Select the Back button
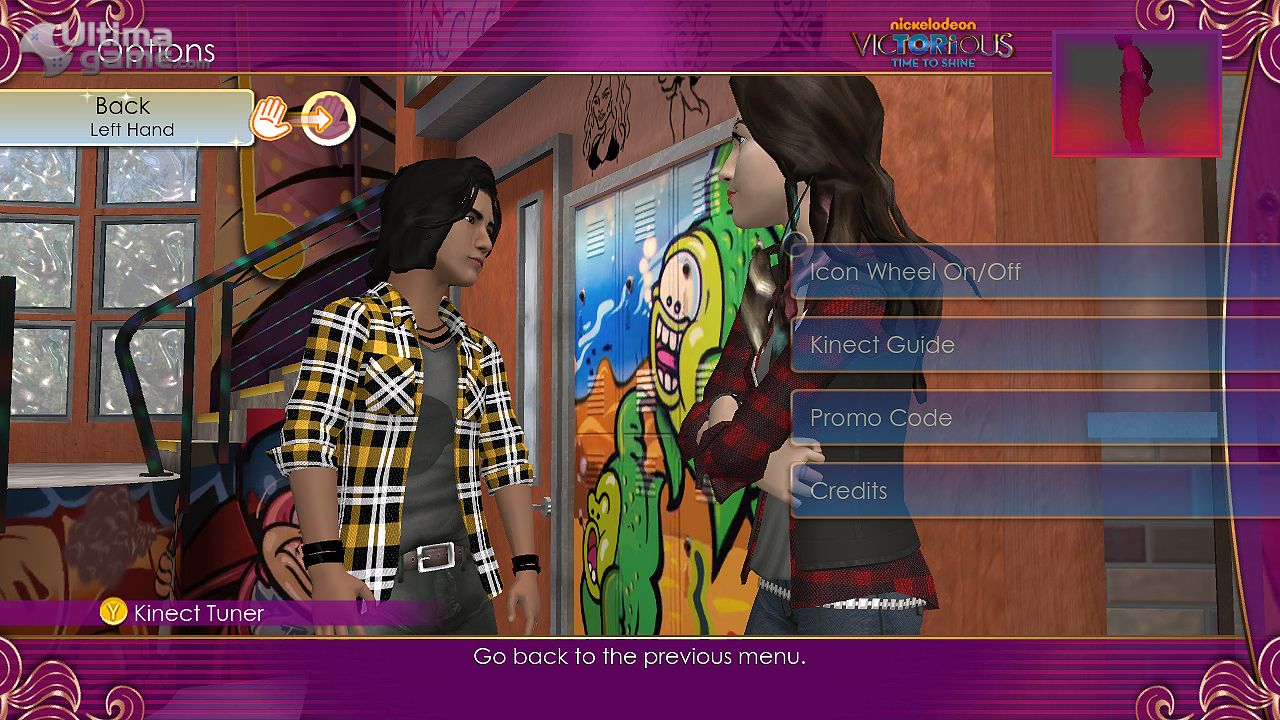The width and height of the screenshot is (1280, 720). pos(126,117)
